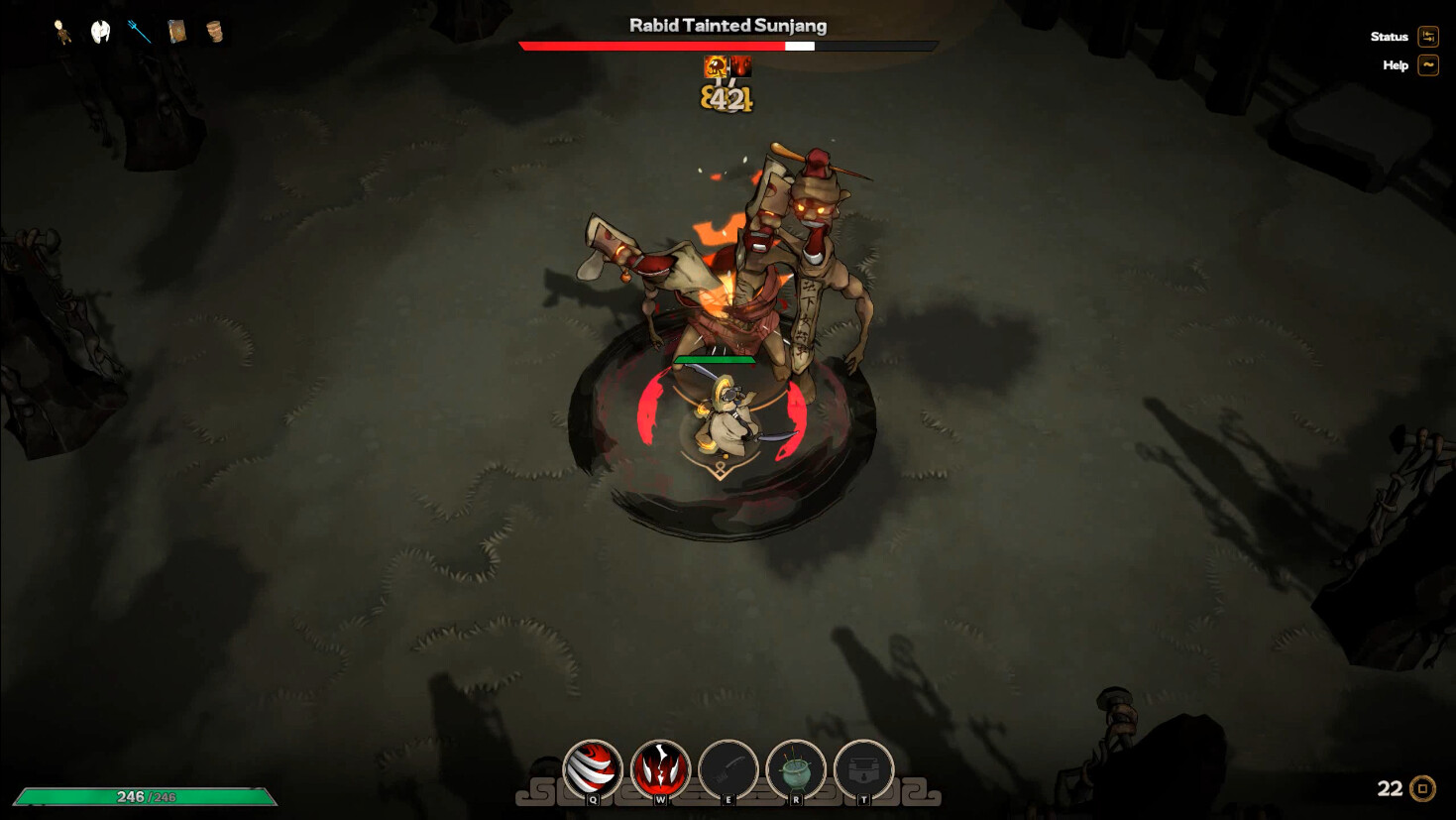
Task: Inspect the boss's second debuff icon
Action: (x=741, y=65)
